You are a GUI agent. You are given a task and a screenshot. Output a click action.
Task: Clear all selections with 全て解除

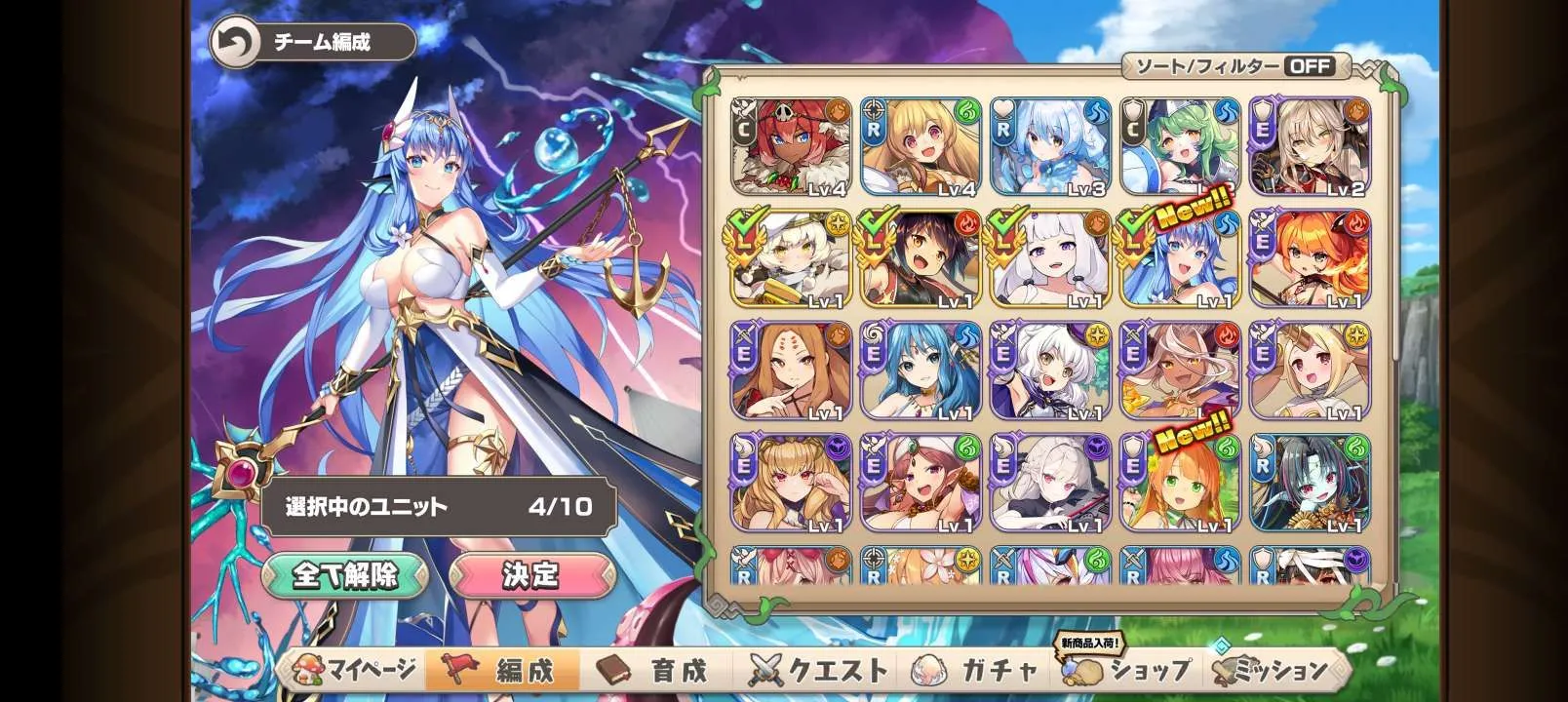(x=345, y=575)
